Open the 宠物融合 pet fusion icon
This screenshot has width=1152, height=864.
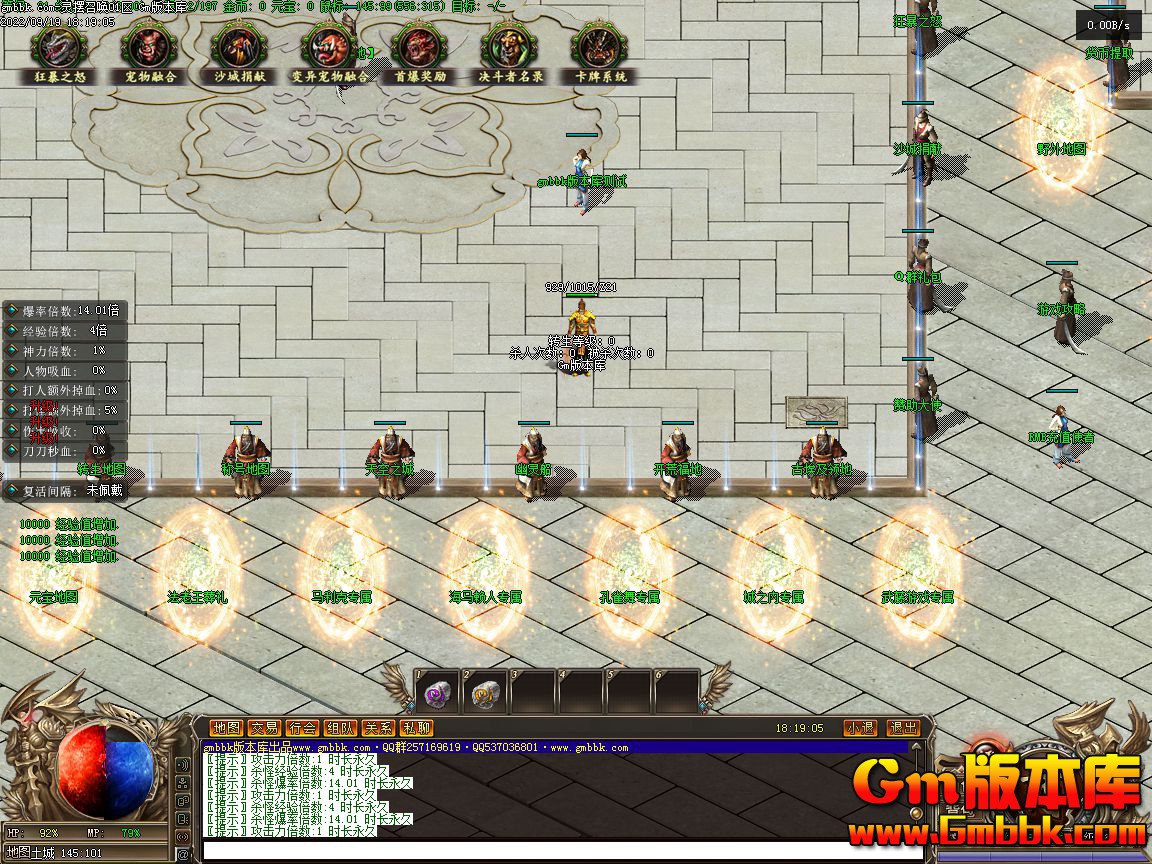coord(149,48)
